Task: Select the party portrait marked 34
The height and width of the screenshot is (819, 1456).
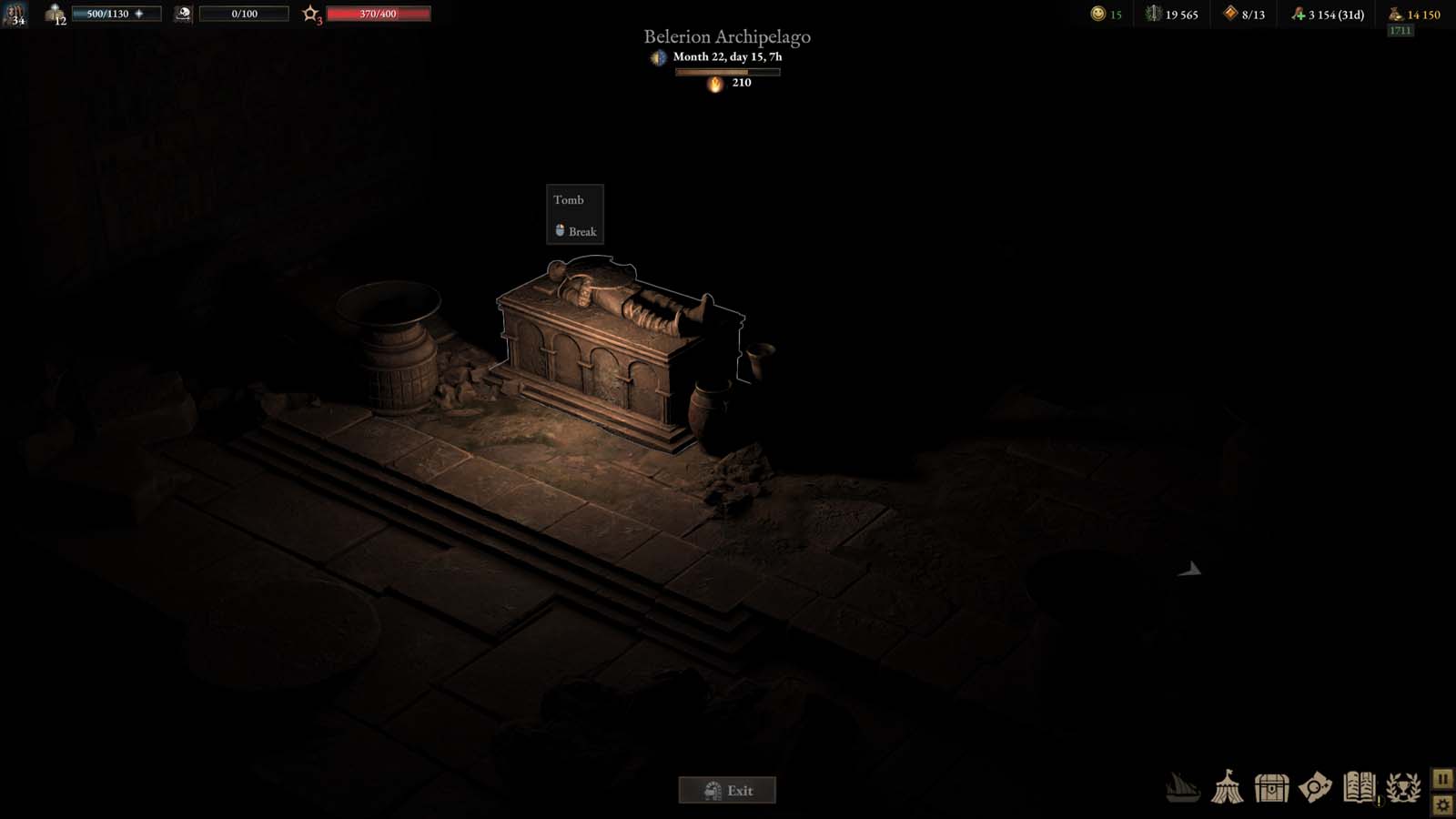Action: (15, 15)
